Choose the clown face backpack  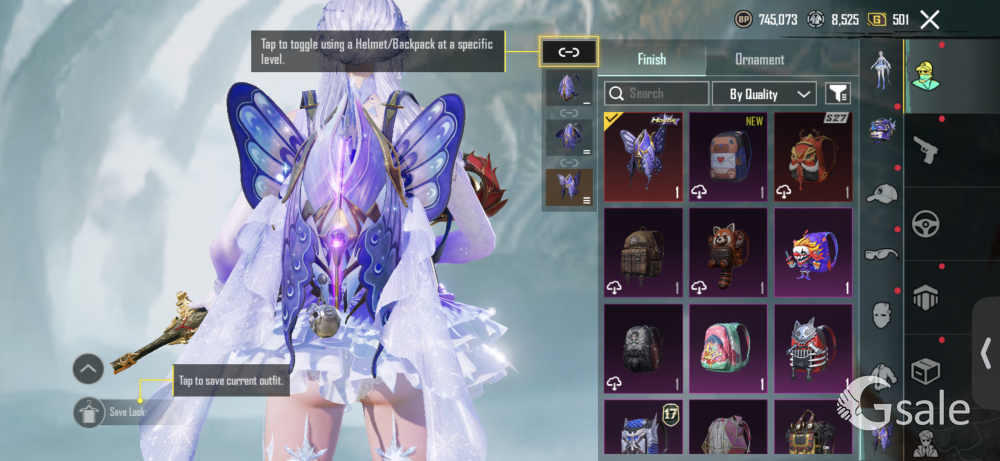coord(812,251)
